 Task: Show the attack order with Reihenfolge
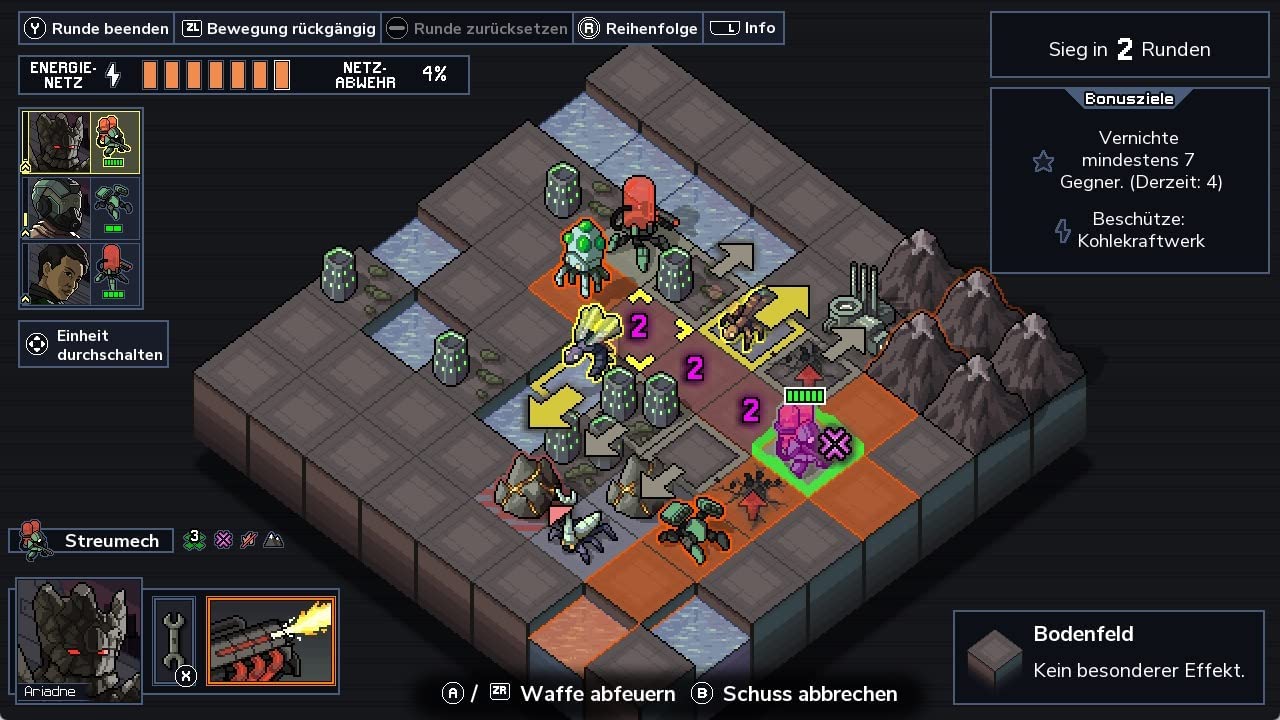point(639,28)
